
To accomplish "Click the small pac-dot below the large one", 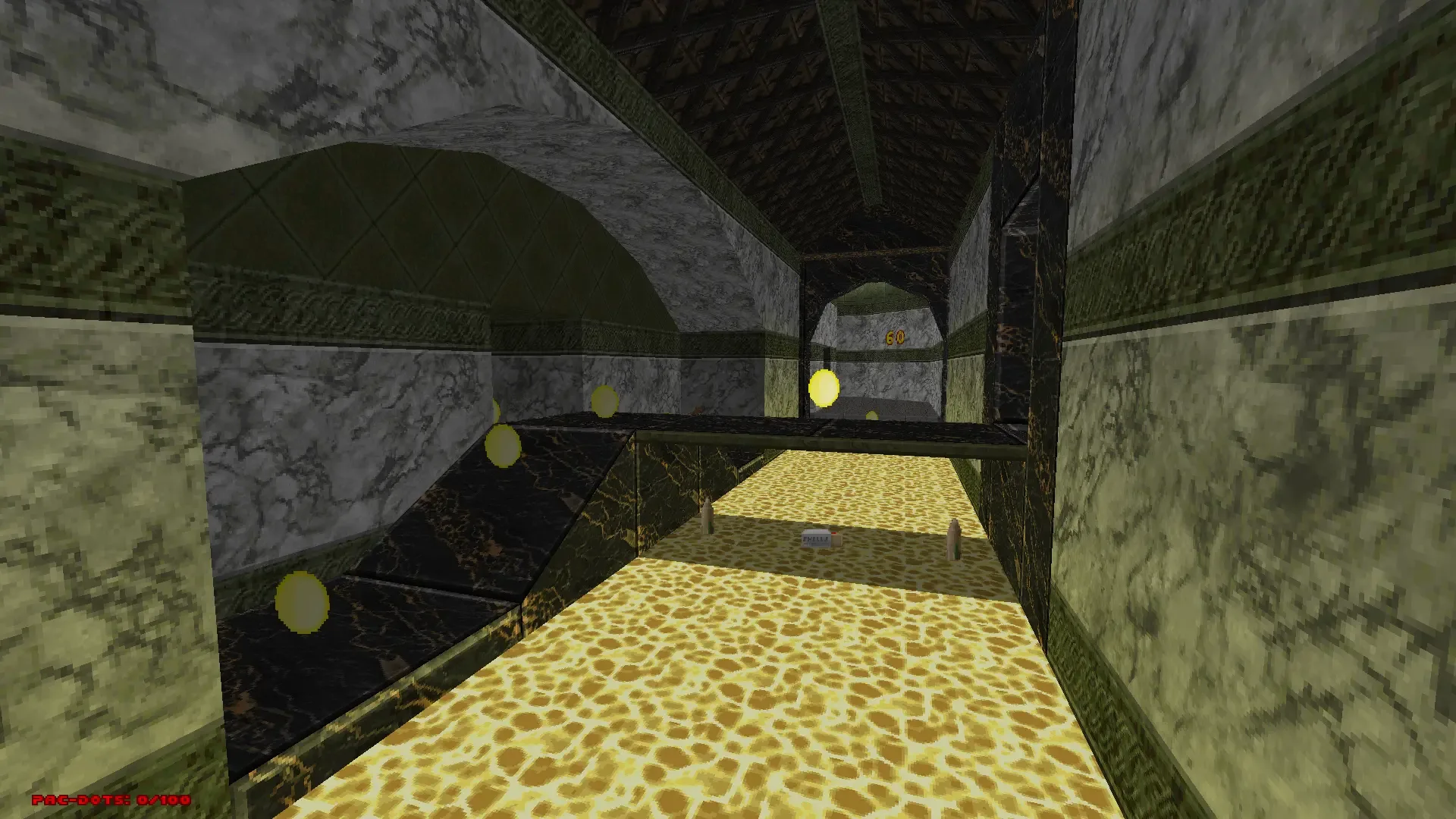I will [x=871, y=416].
